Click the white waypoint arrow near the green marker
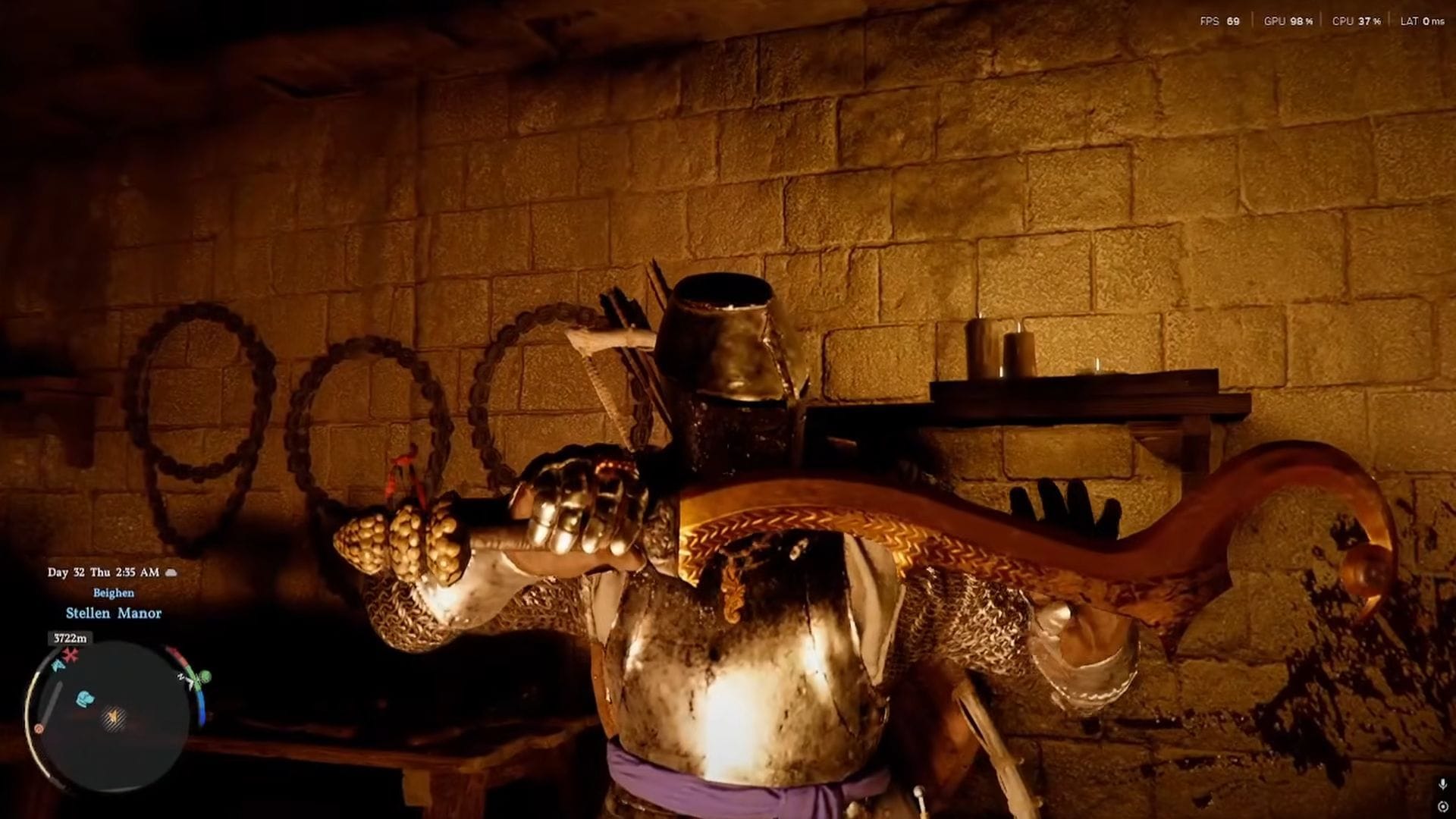This screenshot has width=1456, height=819. pyautogui.click(x=190, y=682)
